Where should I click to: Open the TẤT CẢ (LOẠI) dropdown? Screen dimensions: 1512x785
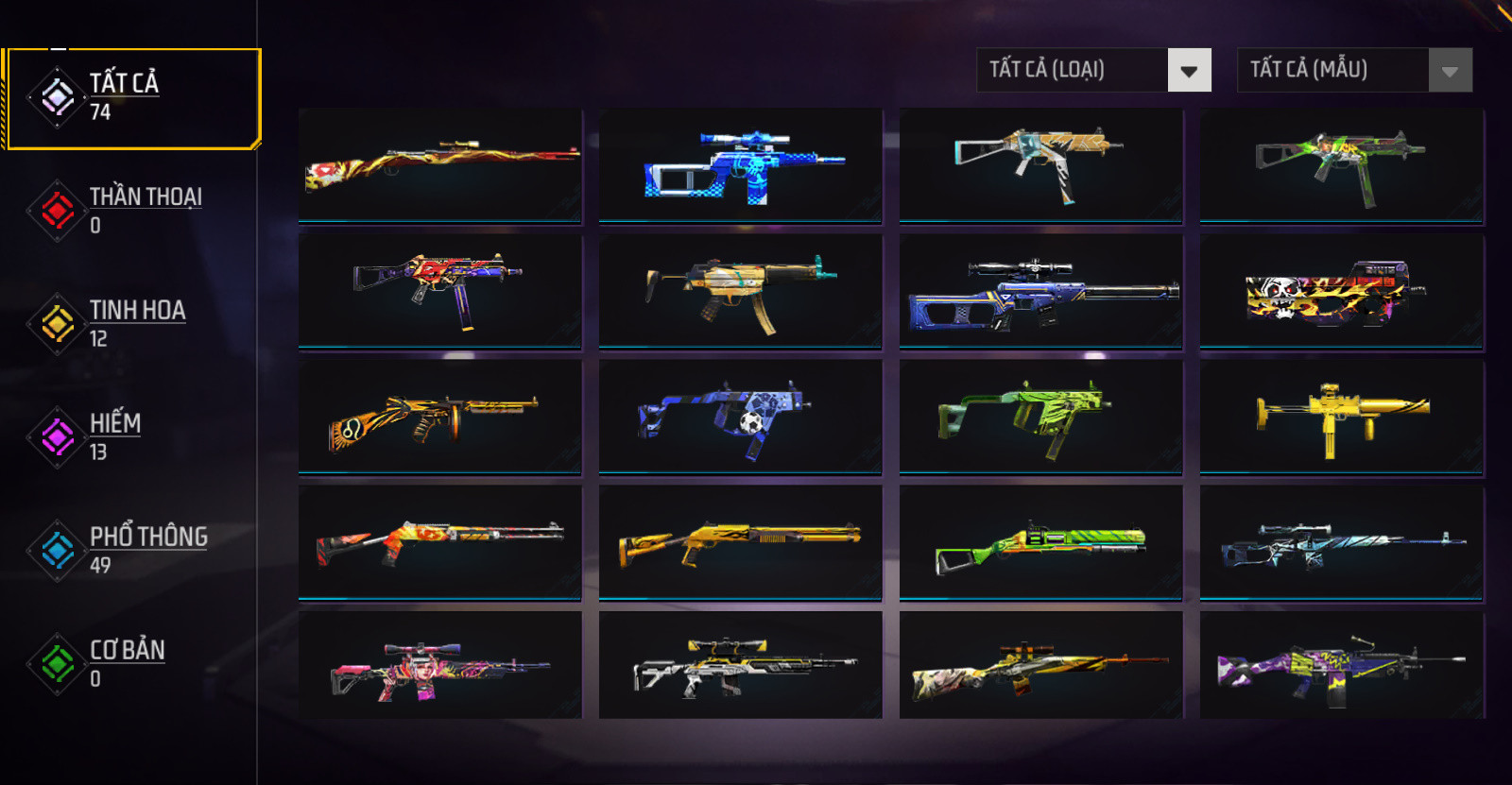(1093, 70)
